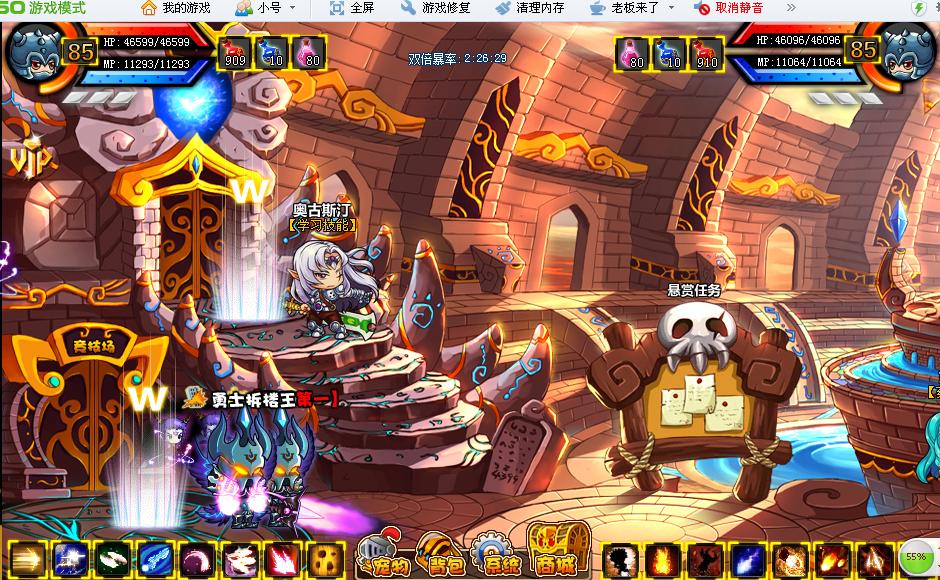
Task: Open the 背包 backpack
Action: pos(440,556)
